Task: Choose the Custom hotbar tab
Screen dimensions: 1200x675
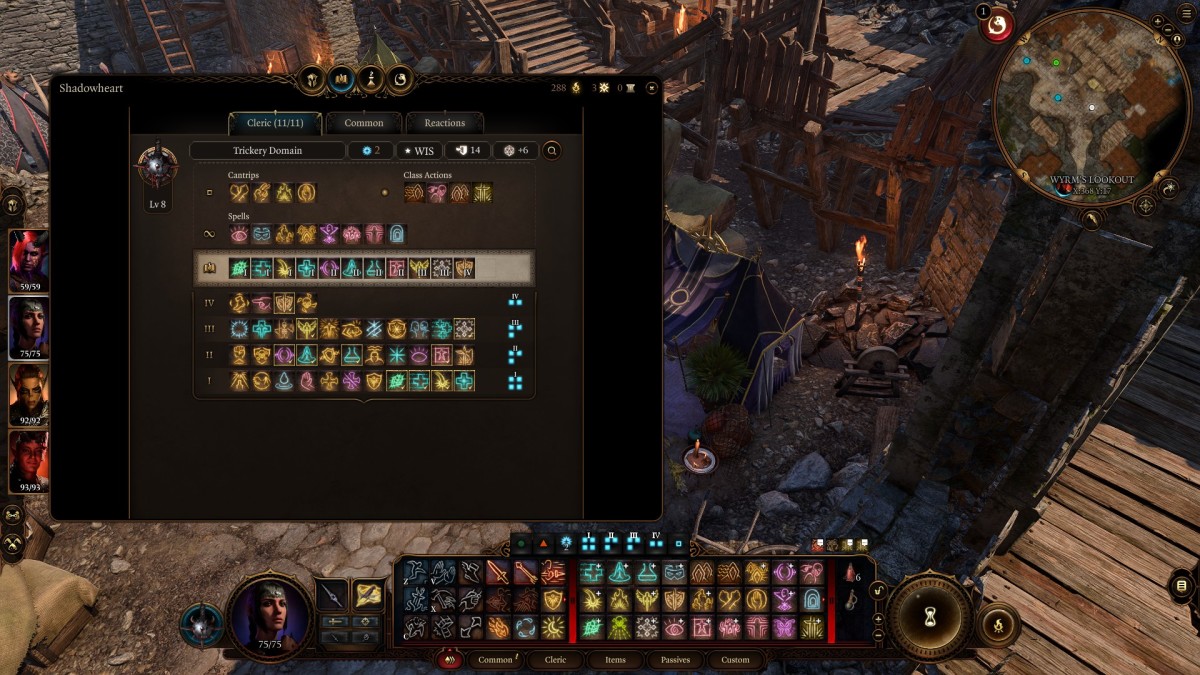Action: [735, 660]
